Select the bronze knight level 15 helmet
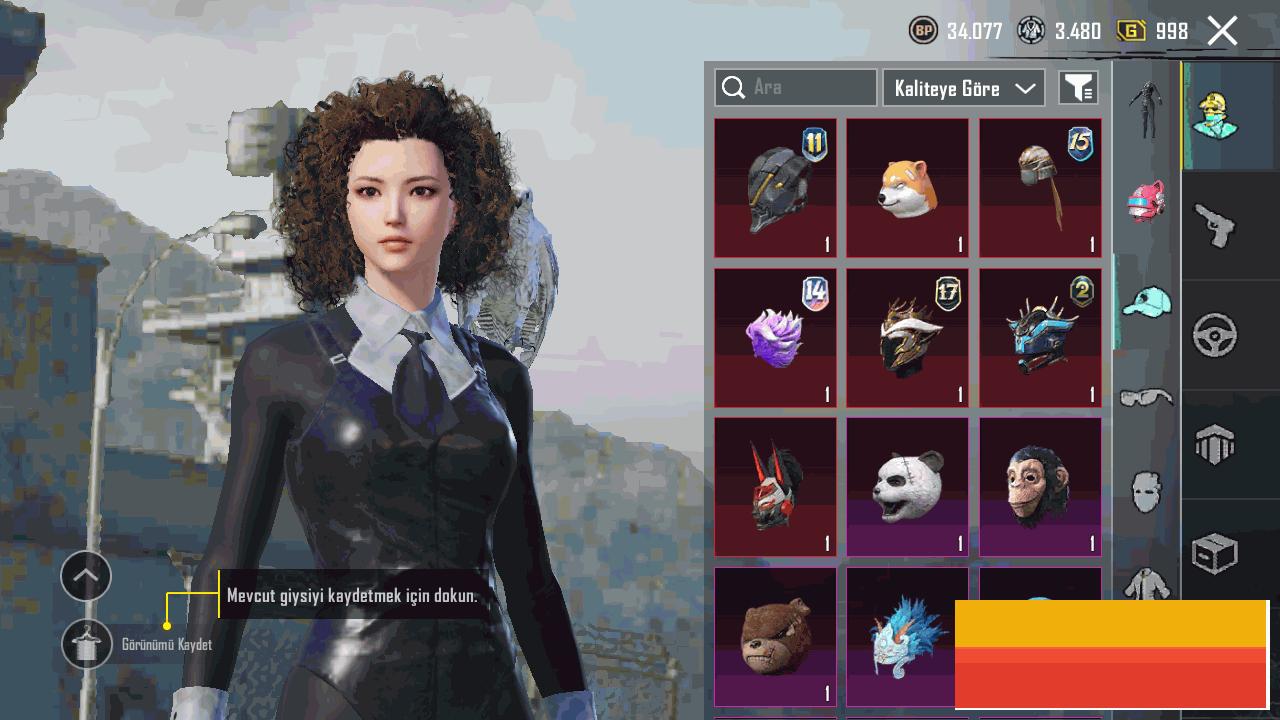This screenshot has width=1280, height=720. 1039,188
